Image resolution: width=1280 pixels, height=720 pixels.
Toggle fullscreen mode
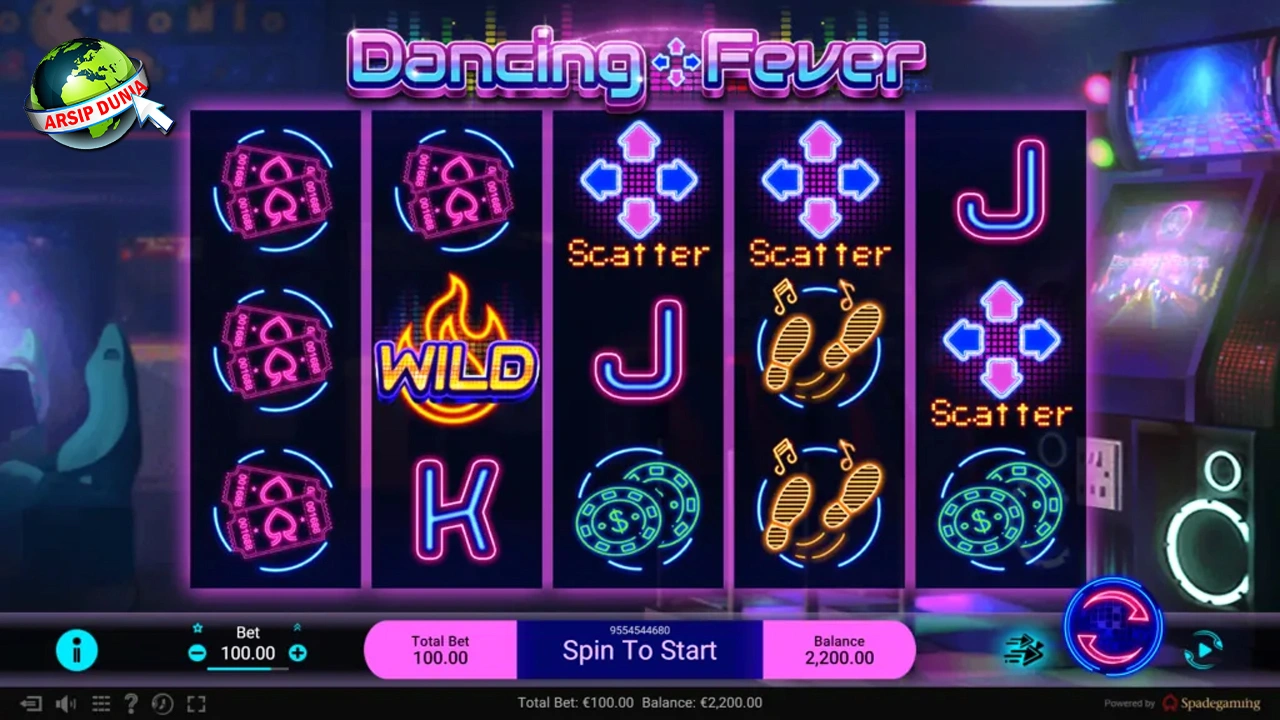196,703
